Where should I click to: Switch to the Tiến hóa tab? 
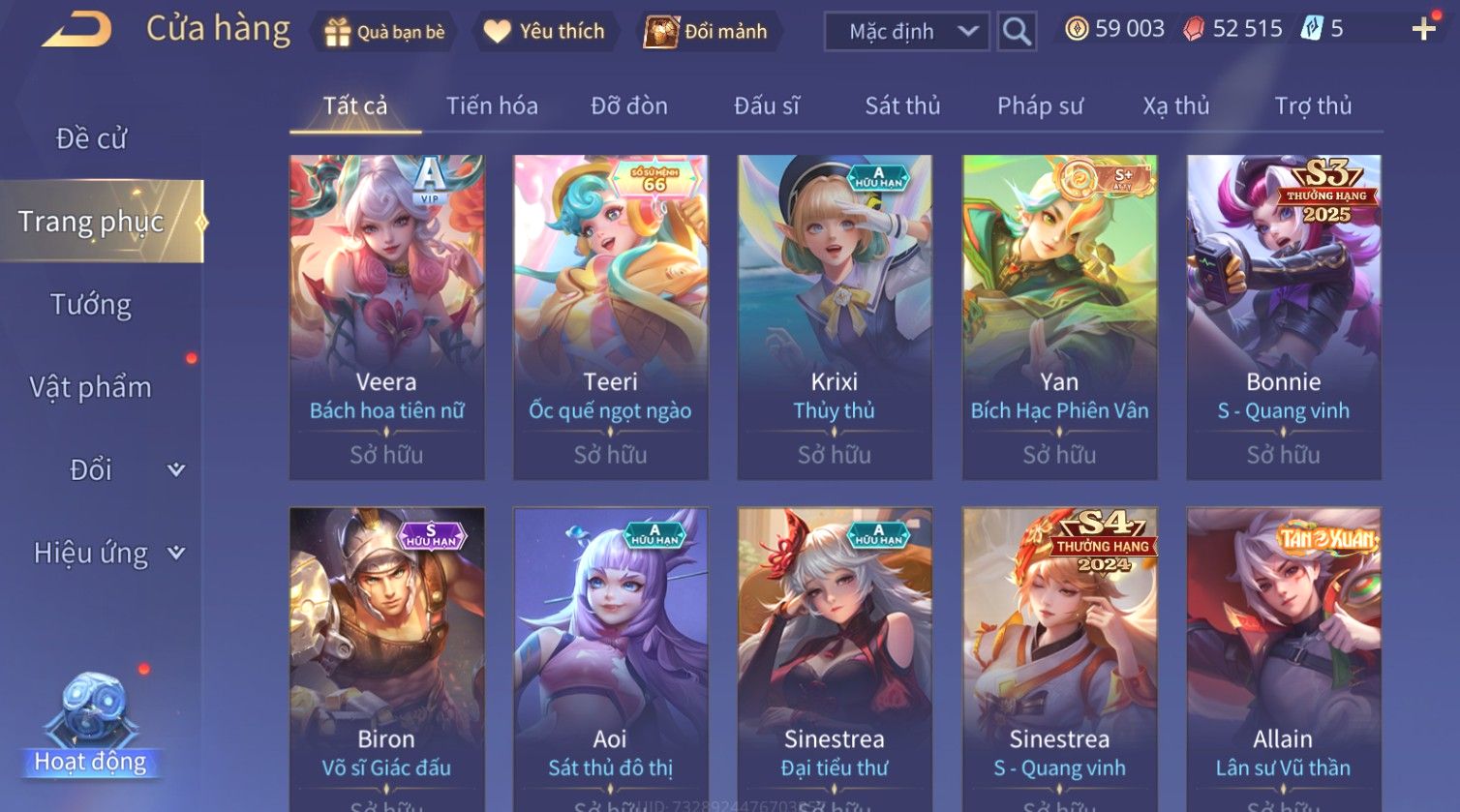[492, 105]
